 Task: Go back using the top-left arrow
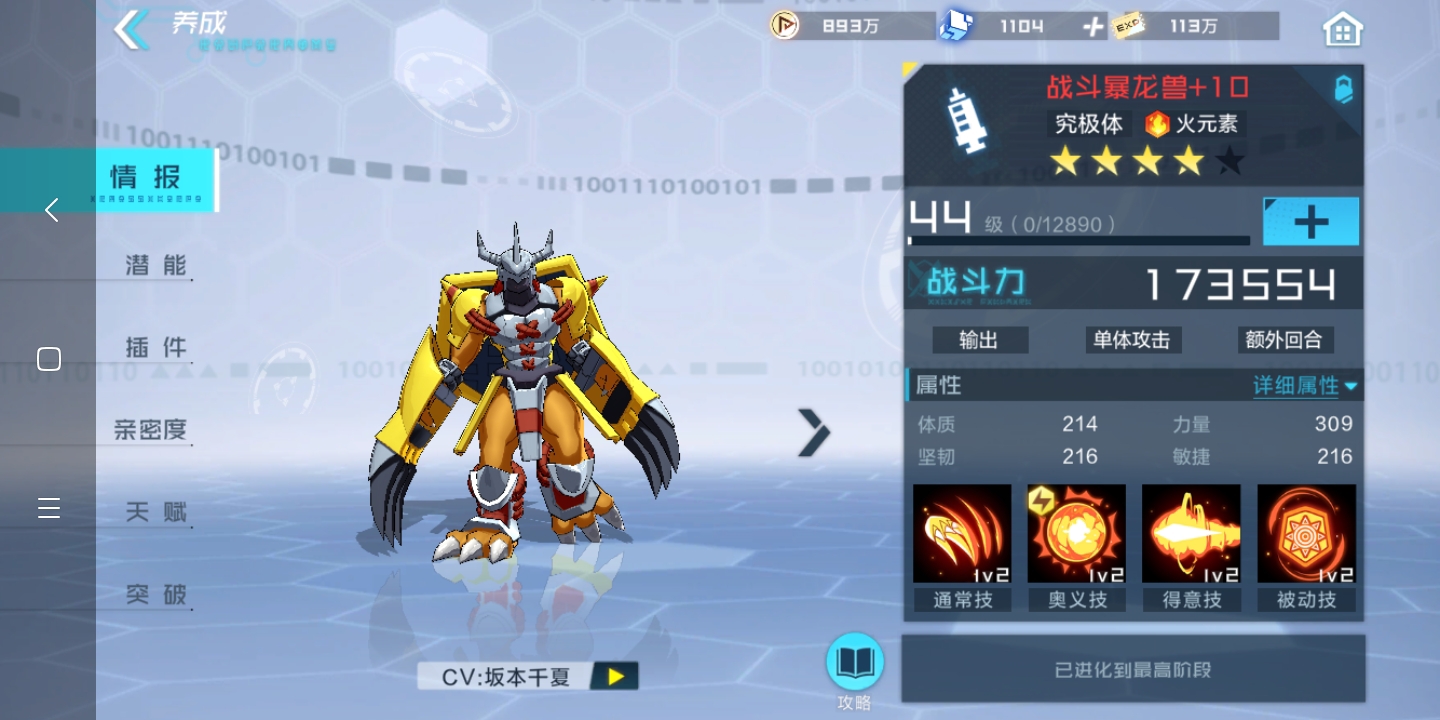pyautogui.click(x=132, y=30)
